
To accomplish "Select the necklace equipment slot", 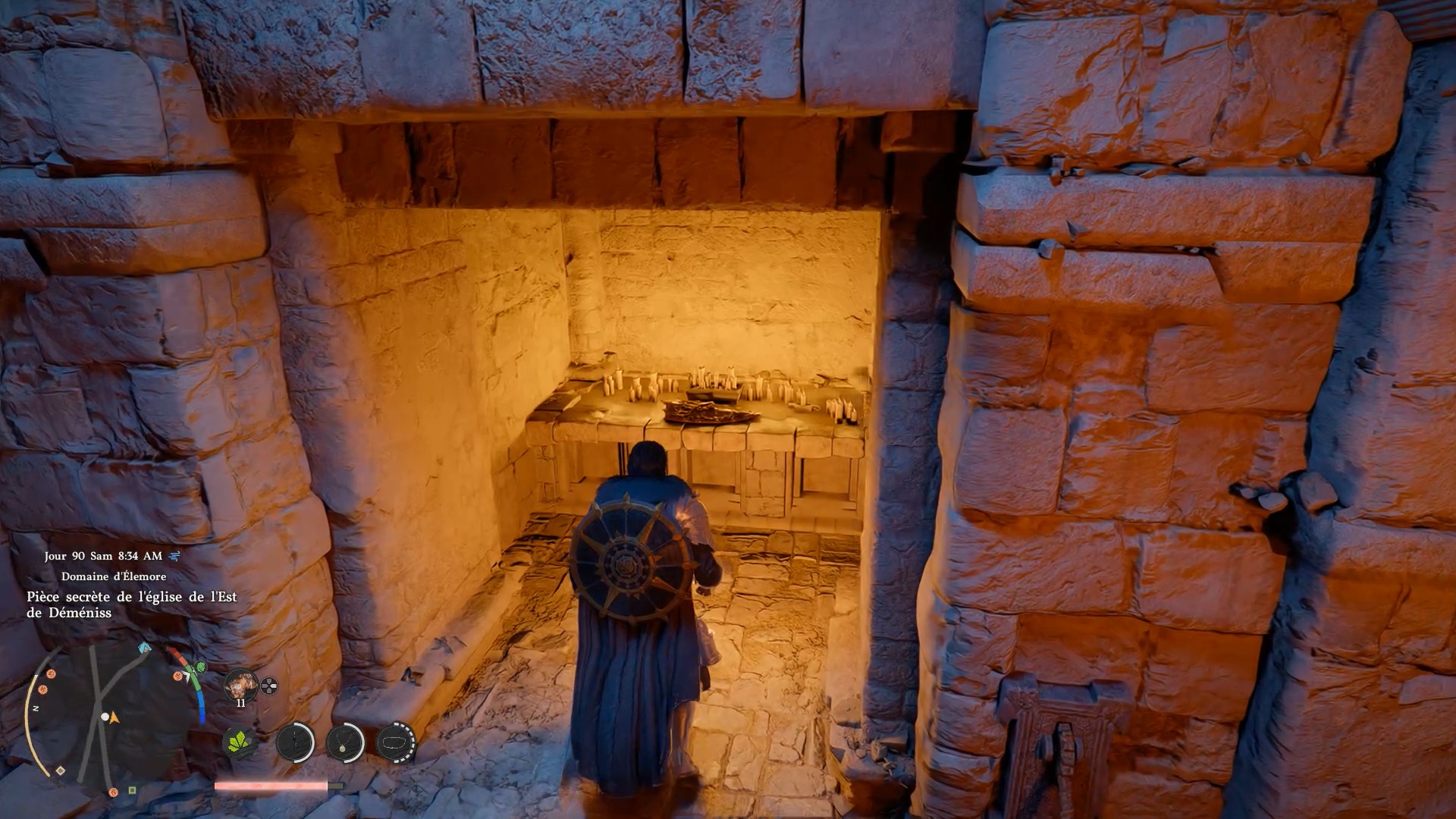I will tap(344, 742).
